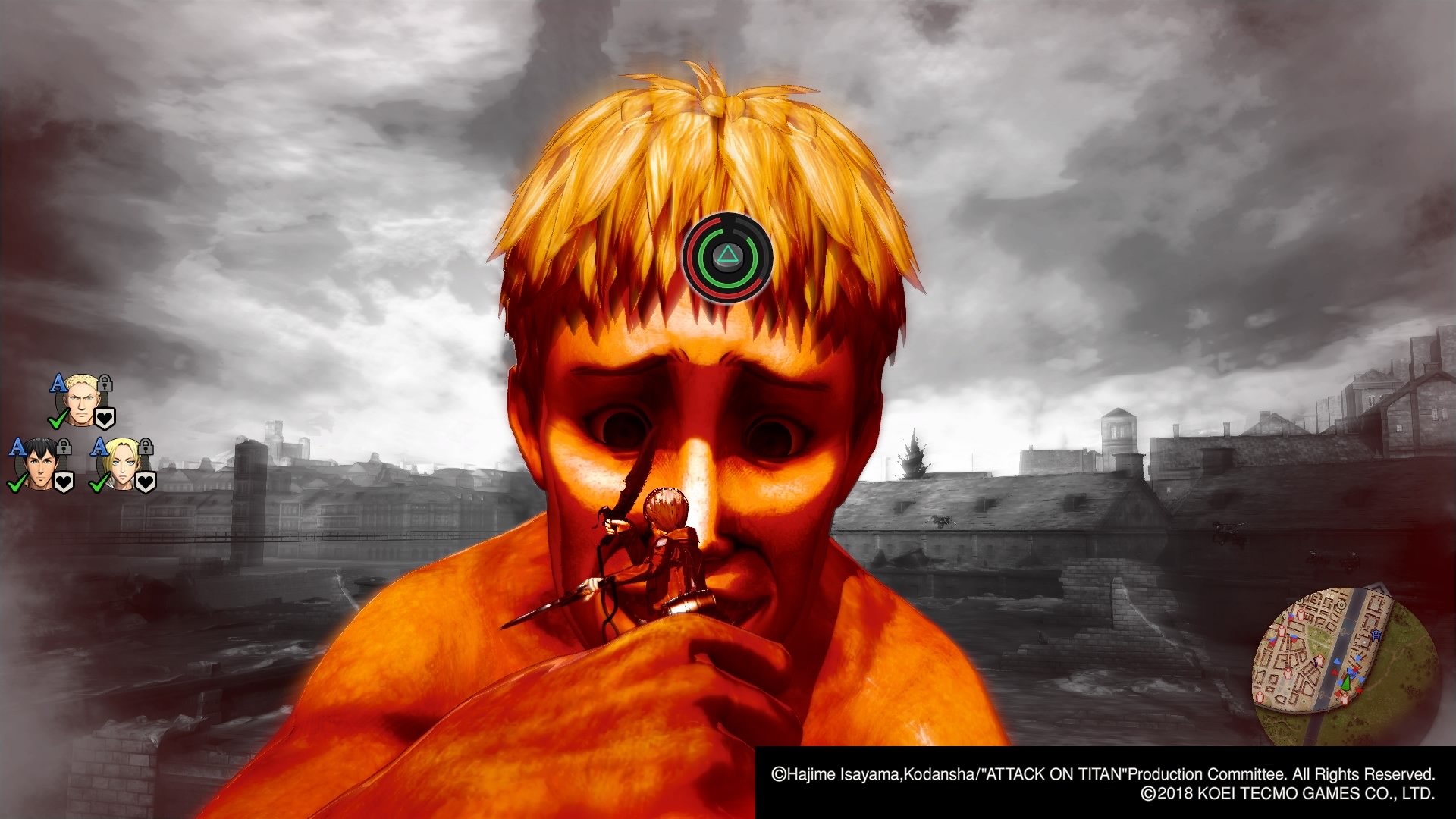Click the green player arrow on the minimap
Image resolution: width=1456 pixels, height=819 pixels.
click(x=1346, y=682)
